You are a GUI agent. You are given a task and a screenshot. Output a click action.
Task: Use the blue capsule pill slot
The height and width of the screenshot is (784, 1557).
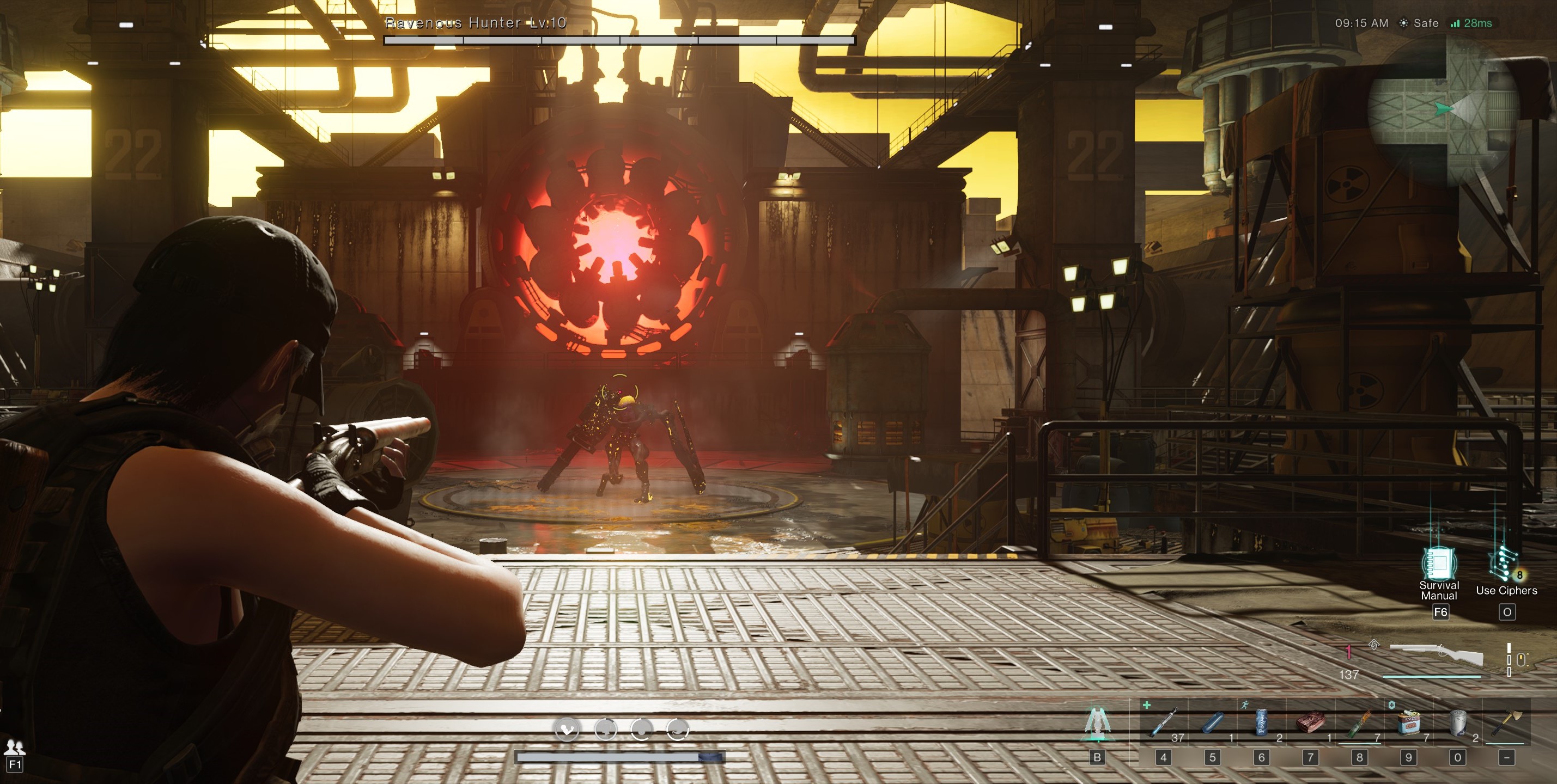1213,722
